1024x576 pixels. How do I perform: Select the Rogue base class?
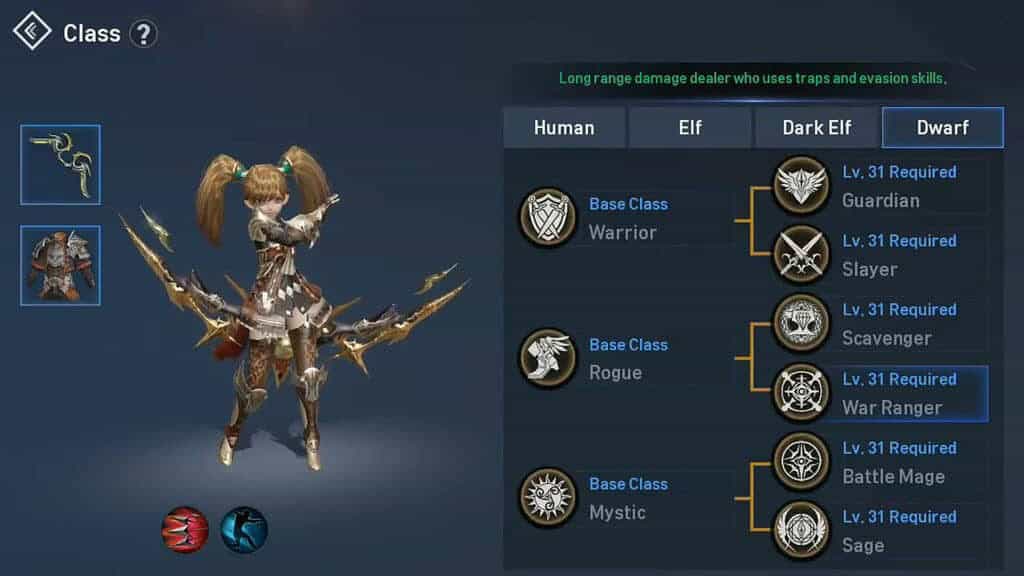tap(548, 358)
